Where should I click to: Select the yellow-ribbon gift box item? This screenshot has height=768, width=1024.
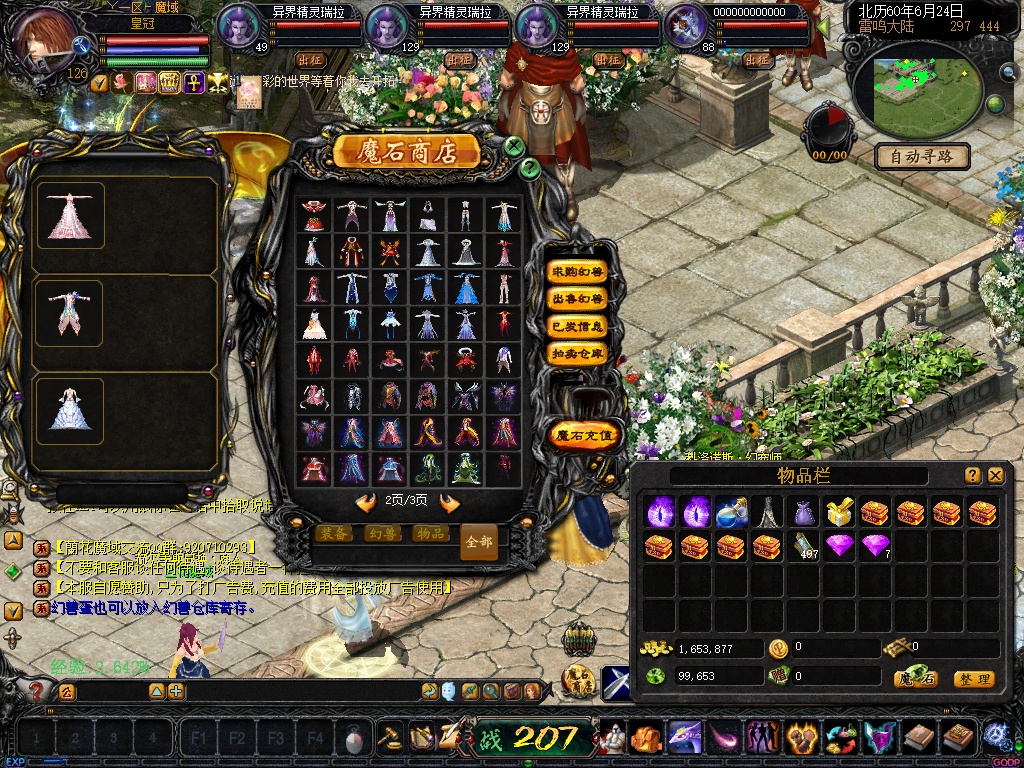[x=839, y=513]
